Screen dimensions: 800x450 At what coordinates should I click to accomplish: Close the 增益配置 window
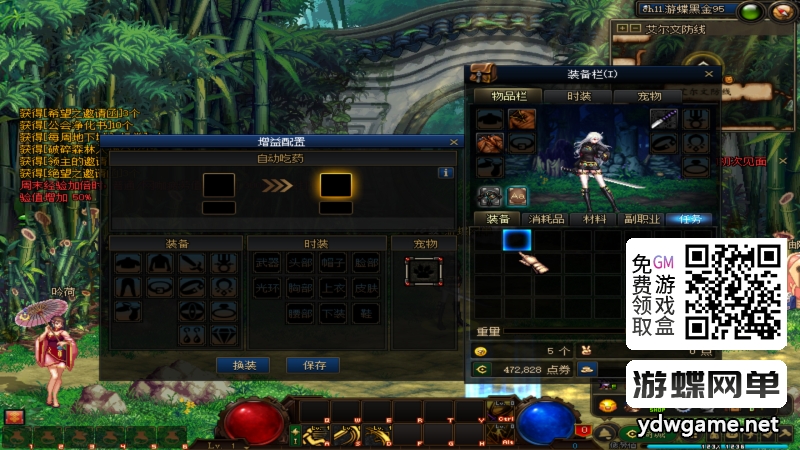[453, 142]
